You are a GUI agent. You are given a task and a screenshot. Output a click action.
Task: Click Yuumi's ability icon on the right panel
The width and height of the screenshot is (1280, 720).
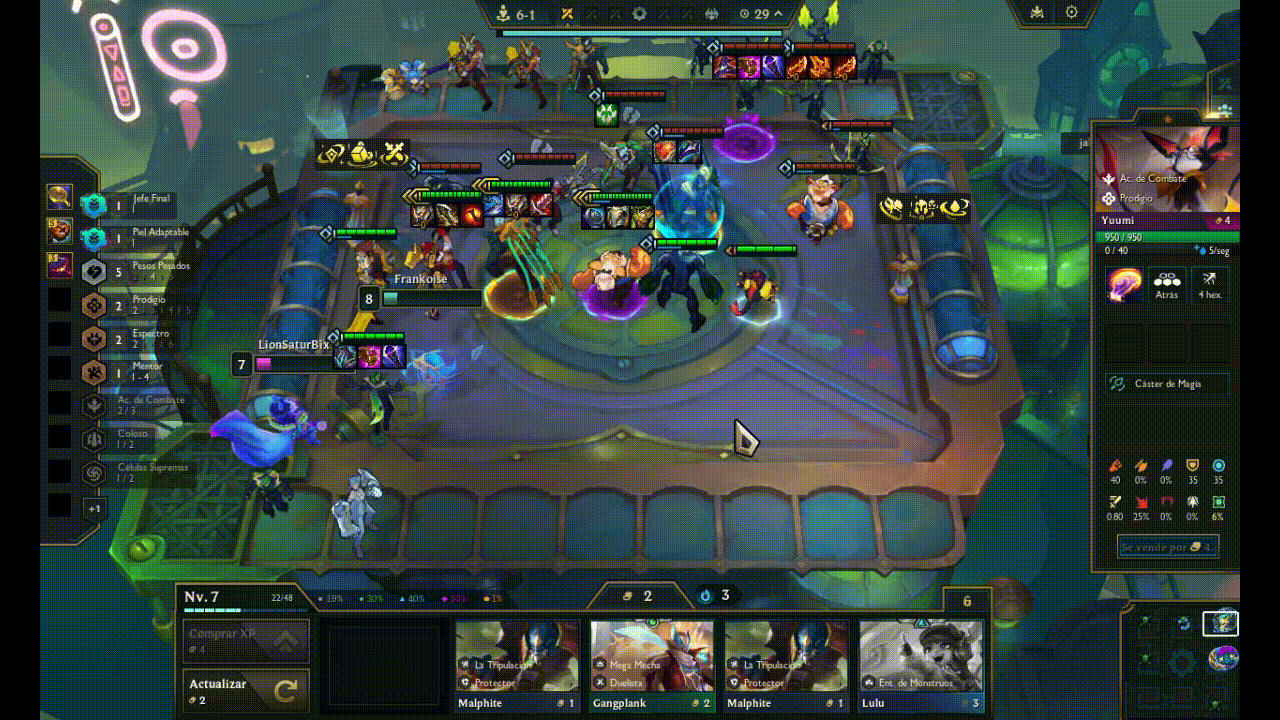(1122, 284)
